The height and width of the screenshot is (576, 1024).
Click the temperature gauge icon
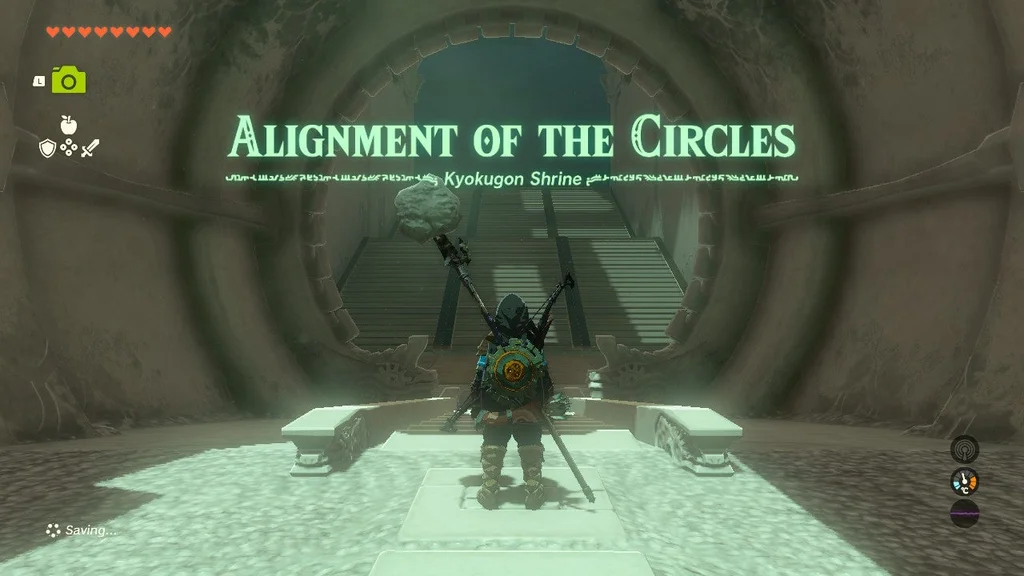(964, 481)
